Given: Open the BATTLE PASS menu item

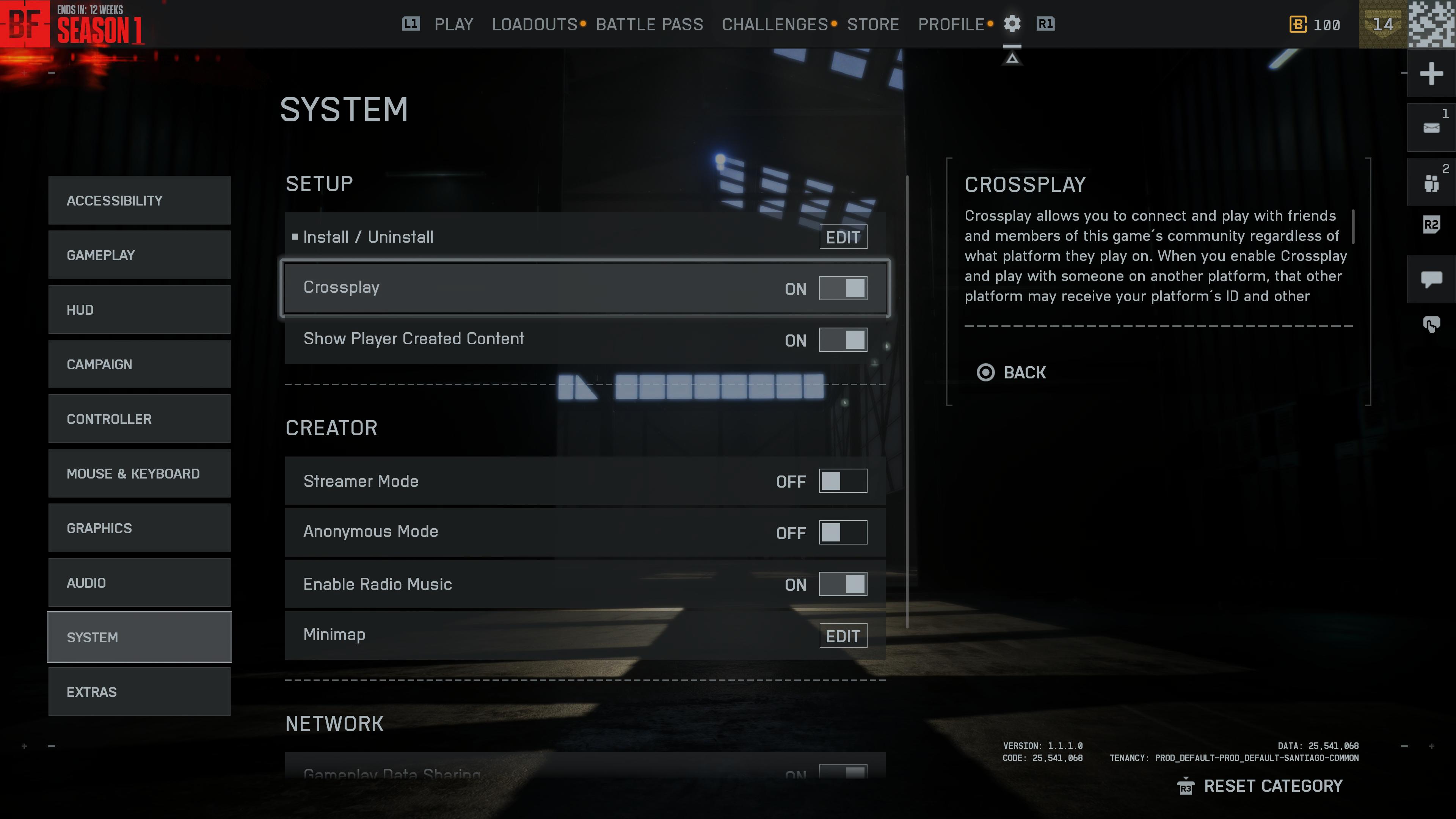Looking at the screenshot, I should coord(650,24).
